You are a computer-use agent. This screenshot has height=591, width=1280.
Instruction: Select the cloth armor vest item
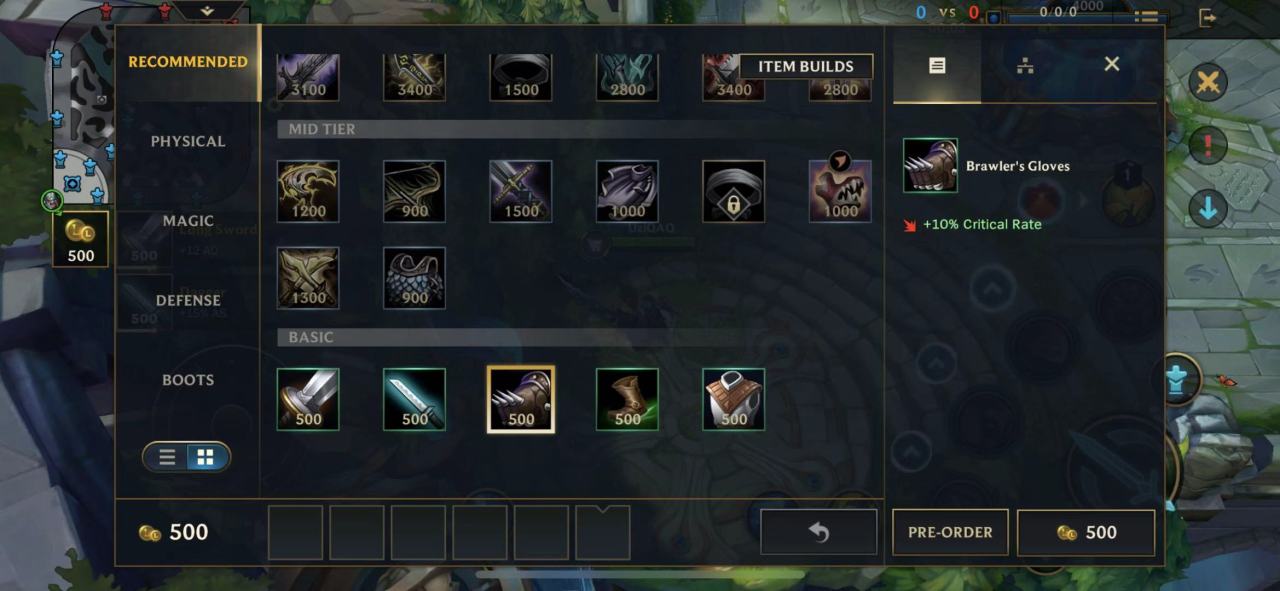(734, 399)
